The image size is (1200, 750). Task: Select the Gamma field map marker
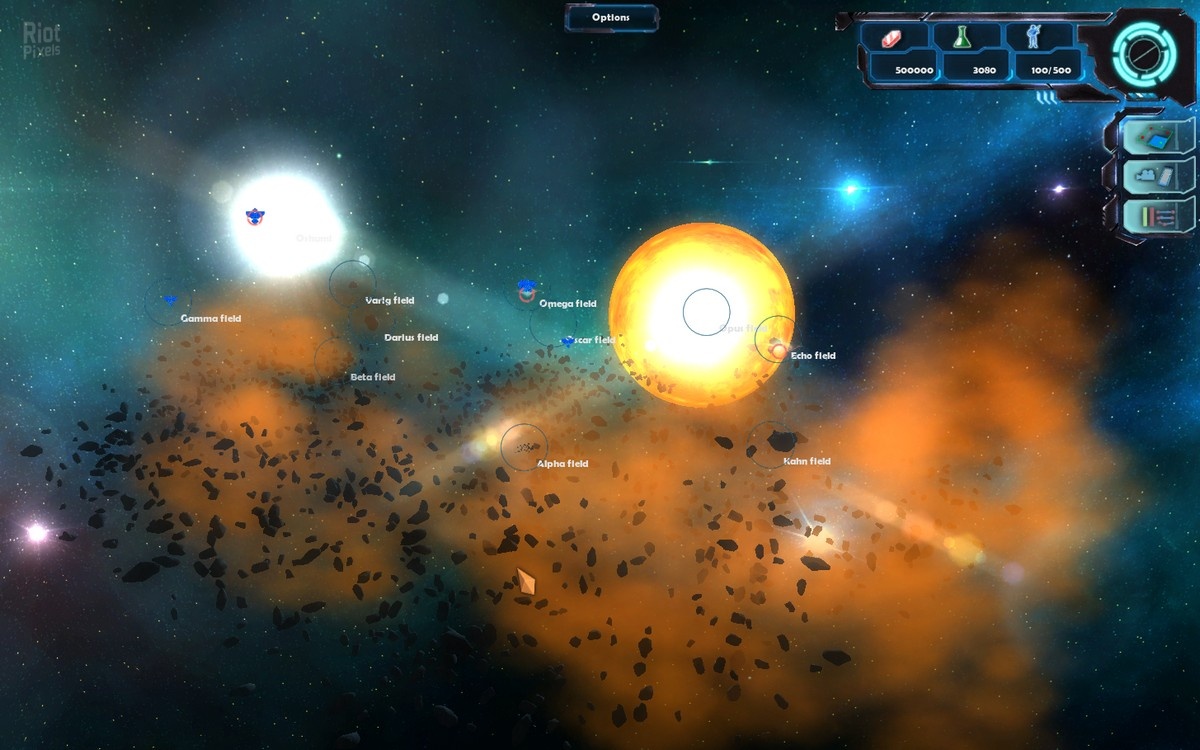tap(168, 302)
